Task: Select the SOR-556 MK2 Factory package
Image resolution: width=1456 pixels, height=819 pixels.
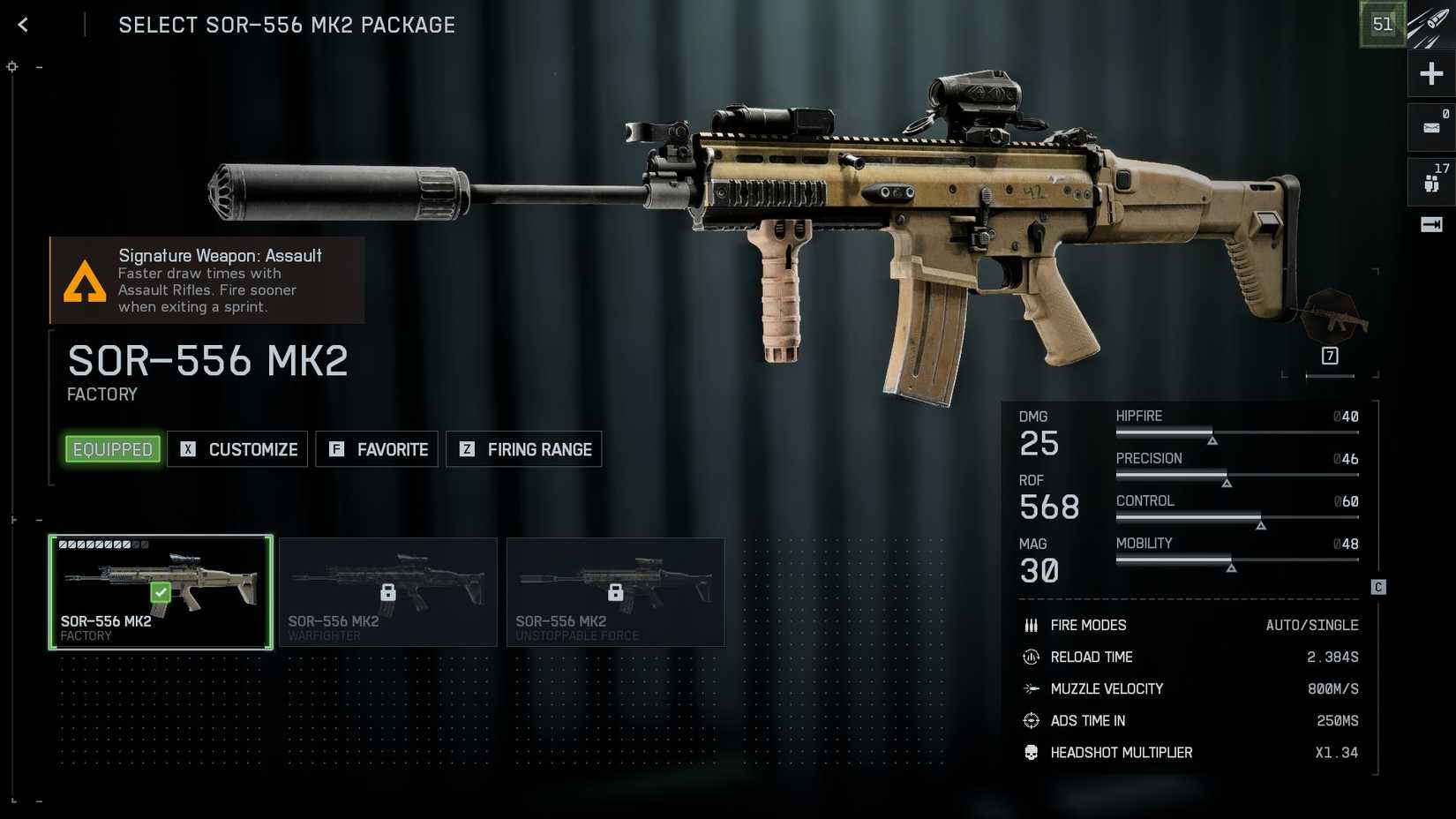Action: (161, 592)
